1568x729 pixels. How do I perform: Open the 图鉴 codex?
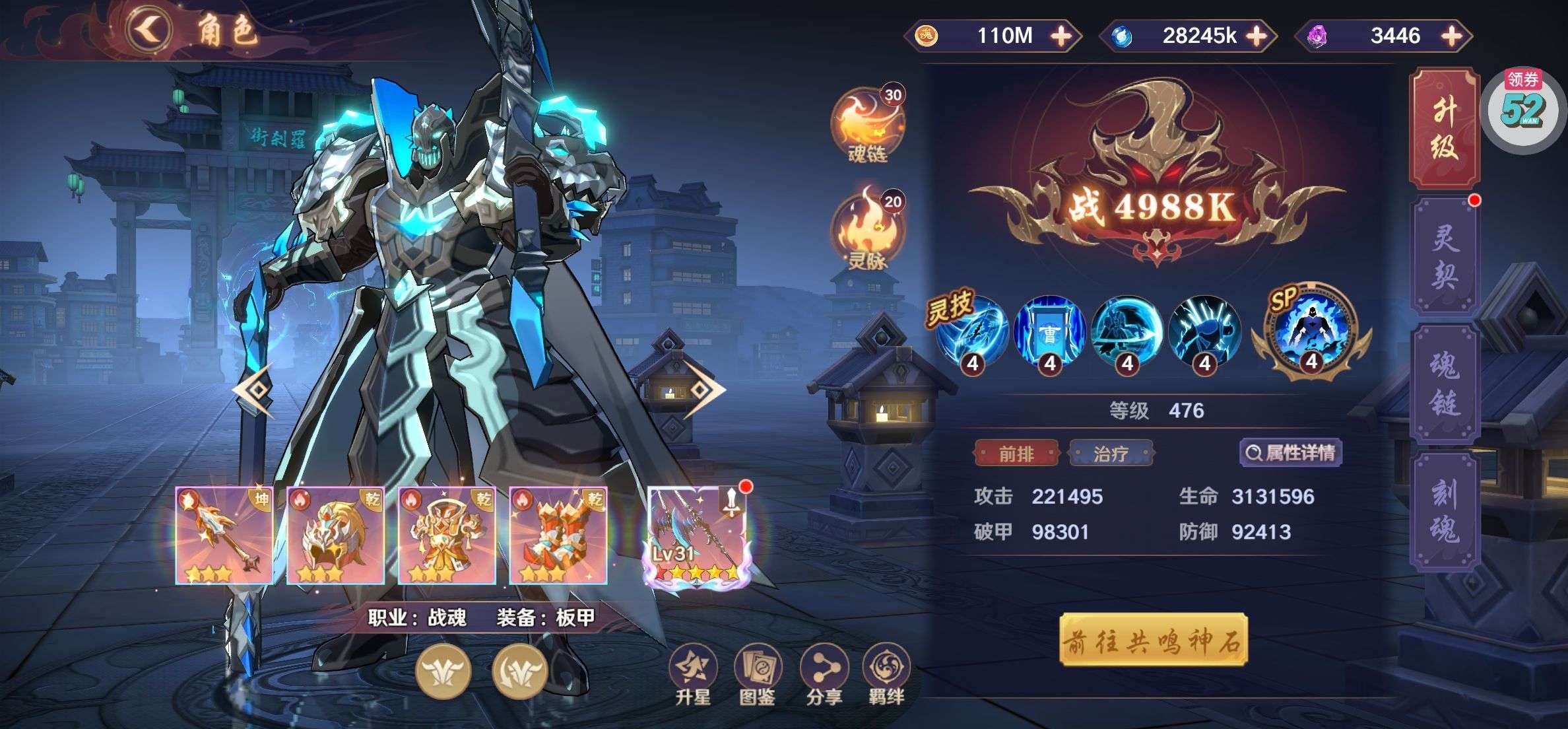point(757,675)
